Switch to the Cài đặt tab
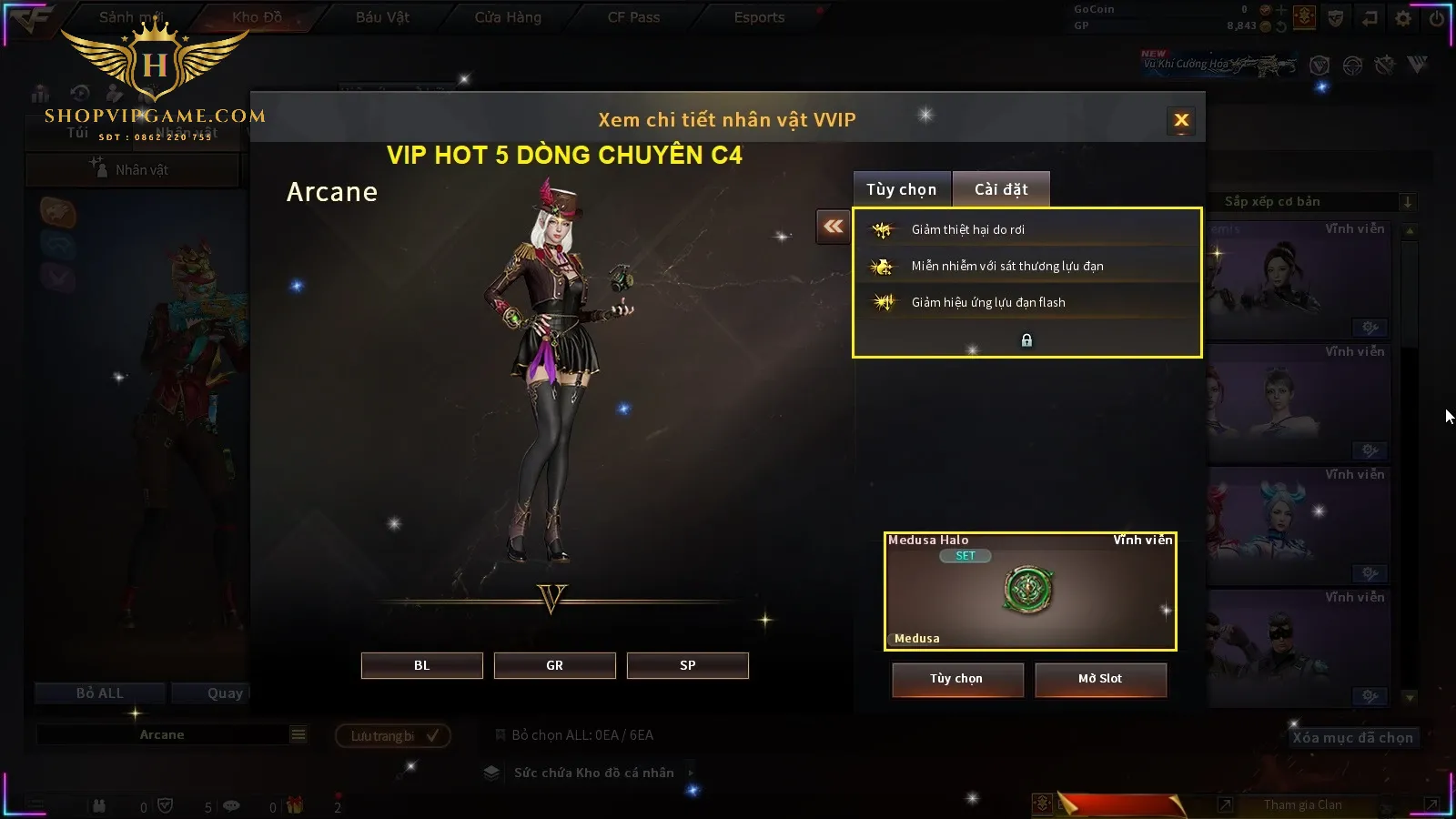 point(1001,189)
